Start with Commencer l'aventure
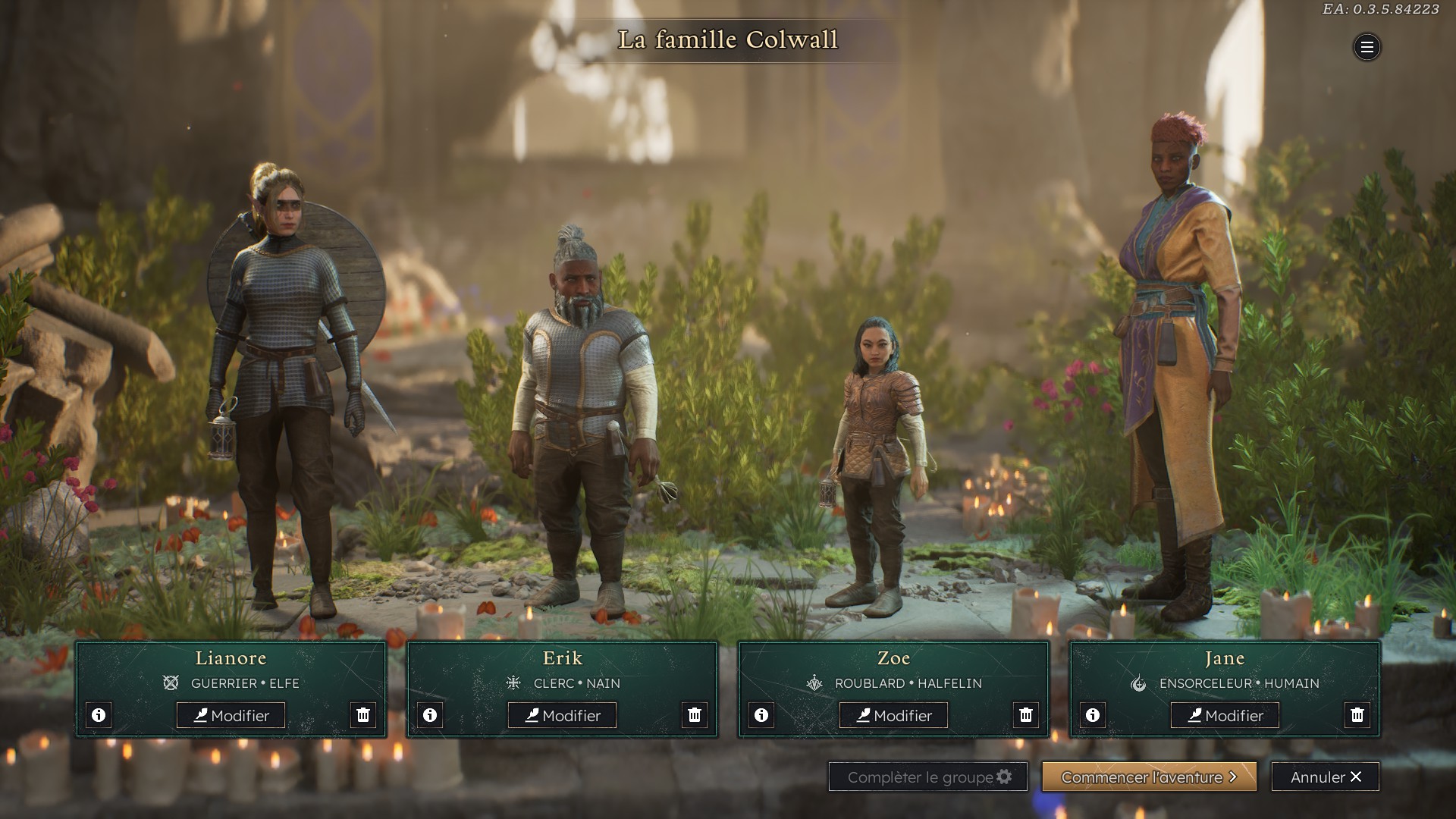 pyautogui.click(x=1149, y=777)
